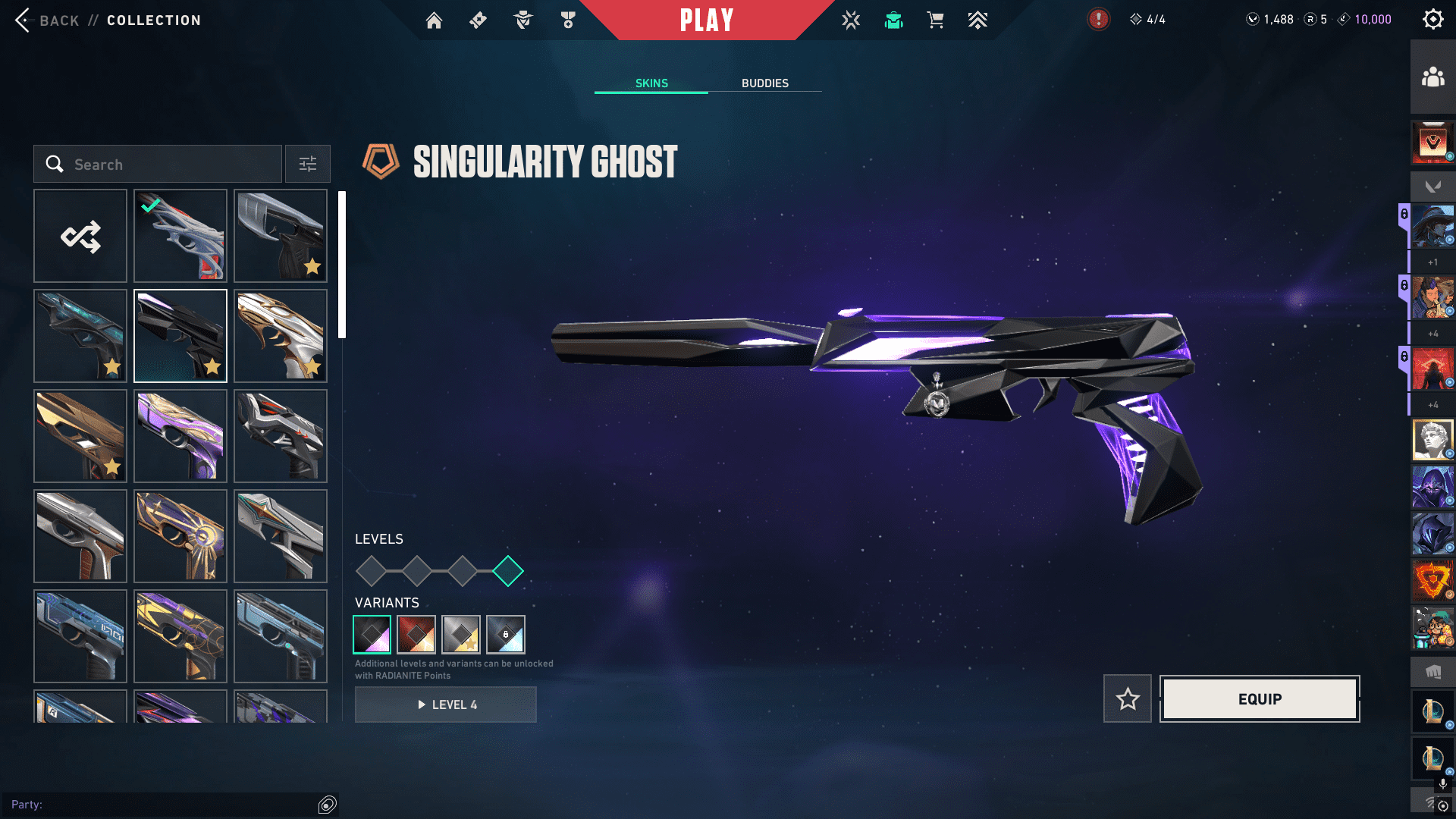The width and height of the screenshot is (1456, 819).
Task: Switch to the Buddies tab
Action: coord(764,83)
